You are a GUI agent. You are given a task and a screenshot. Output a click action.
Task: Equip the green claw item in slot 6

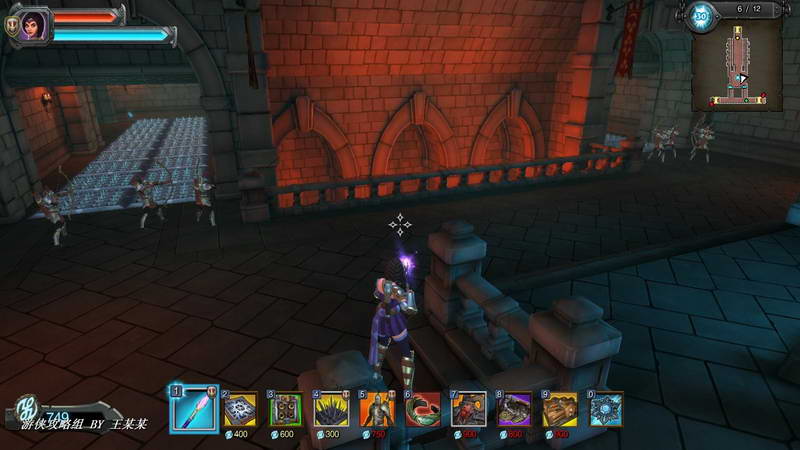click(422, 408)
